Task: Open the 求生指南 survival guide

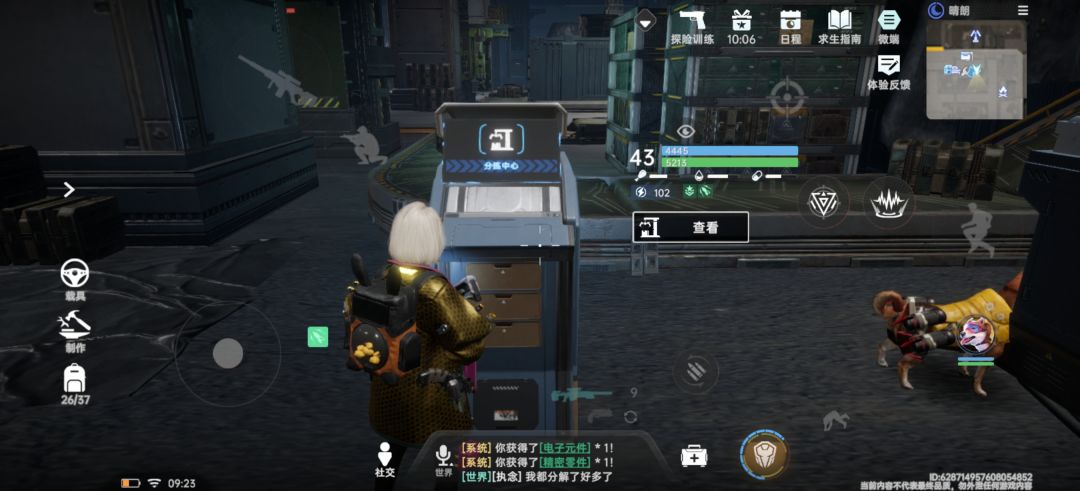Action: click(839, 26)
